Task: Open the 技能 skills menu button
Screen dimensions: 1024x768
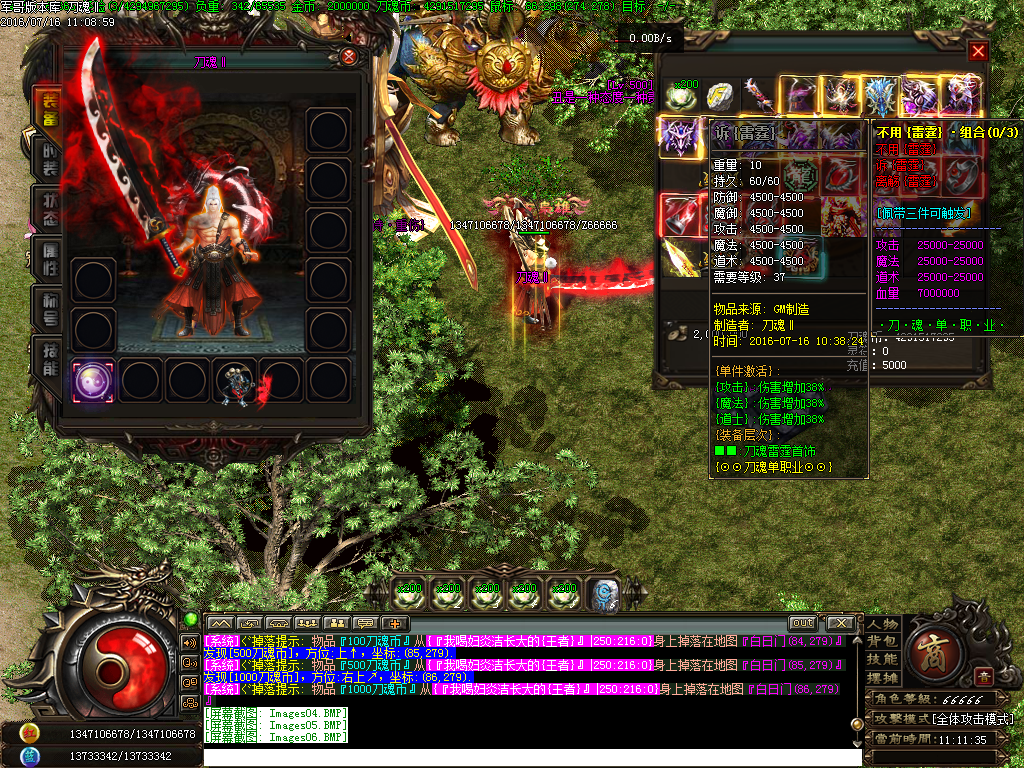Action: [x=882, y=659]
